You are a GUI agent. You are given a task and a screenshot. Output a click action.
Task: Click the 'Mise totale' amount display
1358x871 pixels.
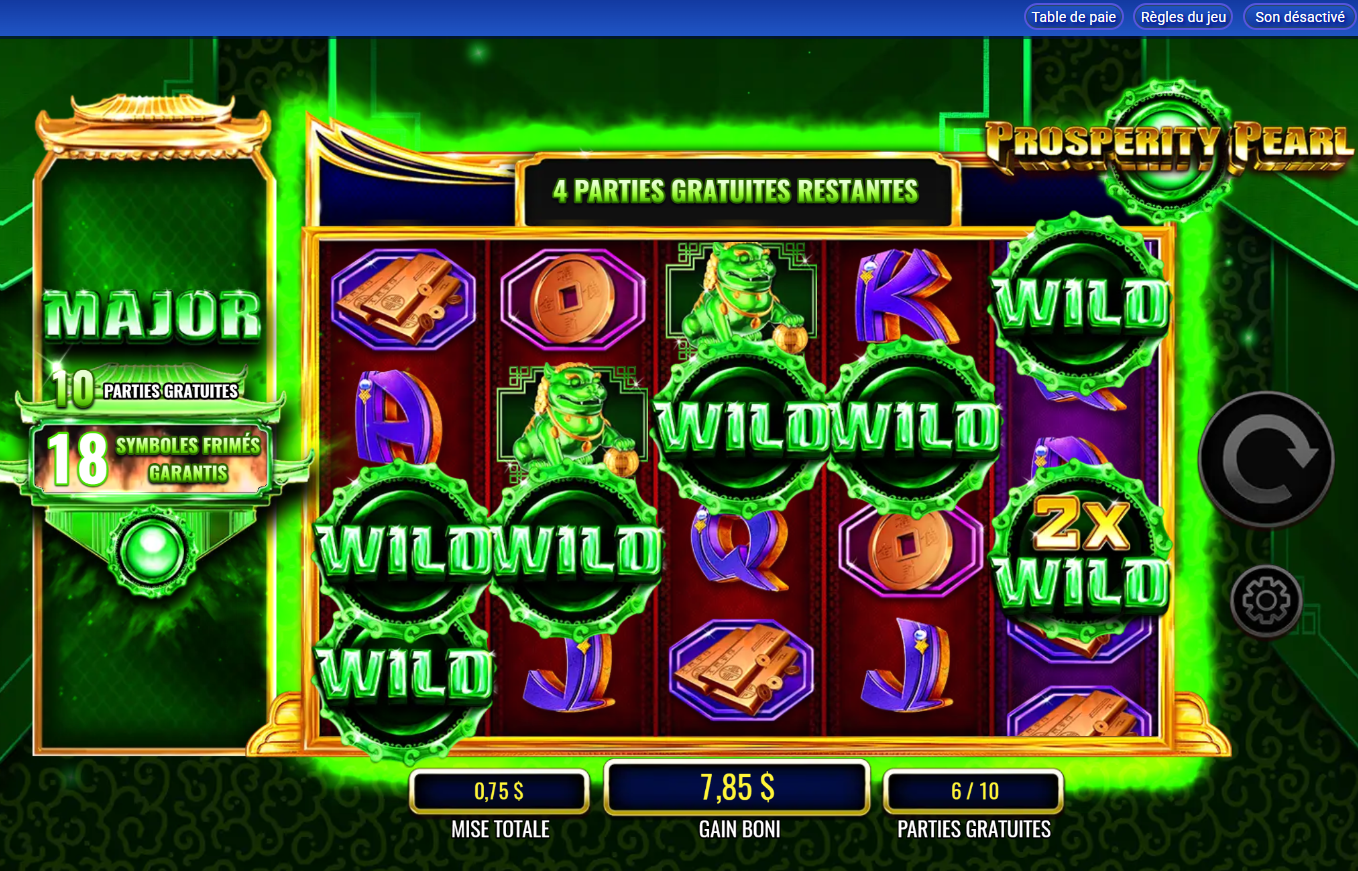(500, 791)
